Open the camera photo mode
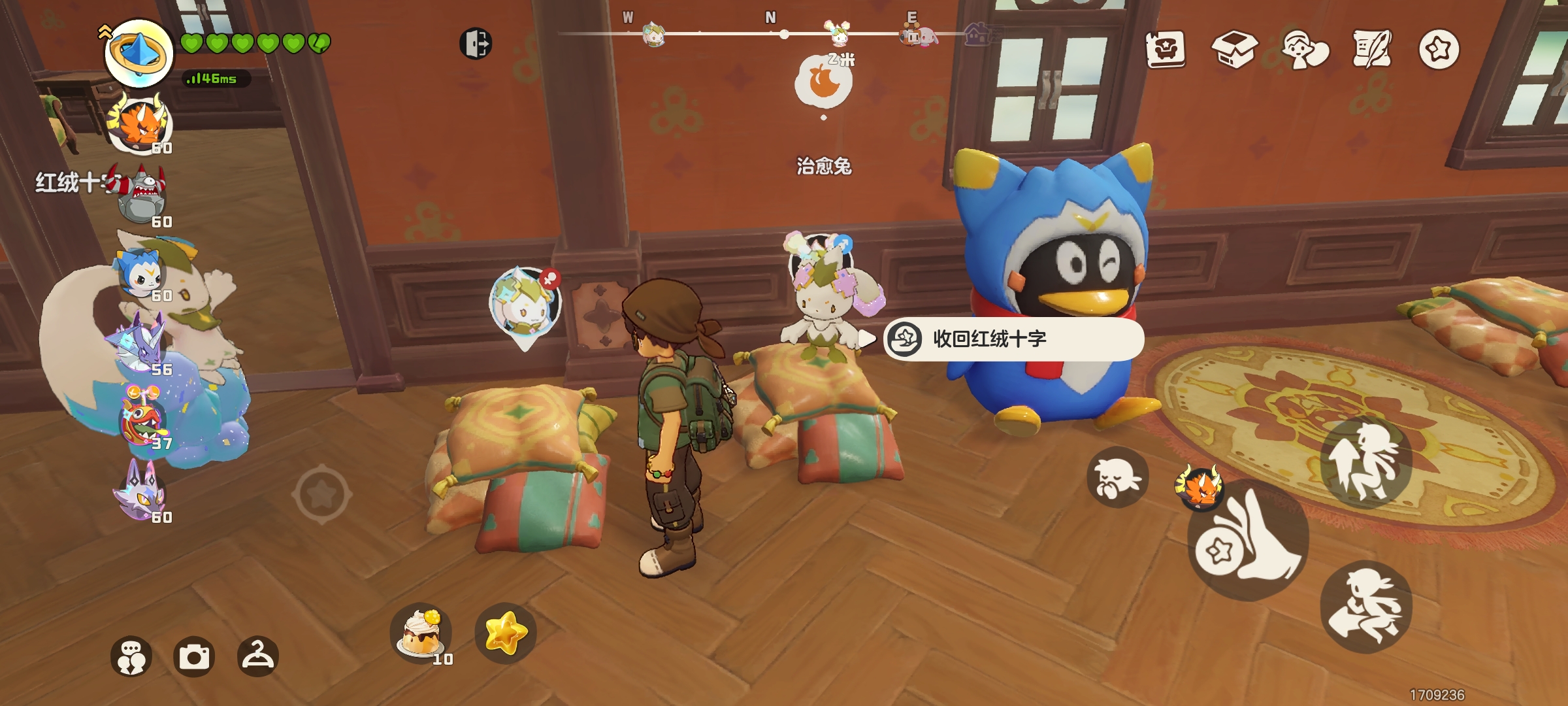This screenshot has width=1568, height=706. 194,656
